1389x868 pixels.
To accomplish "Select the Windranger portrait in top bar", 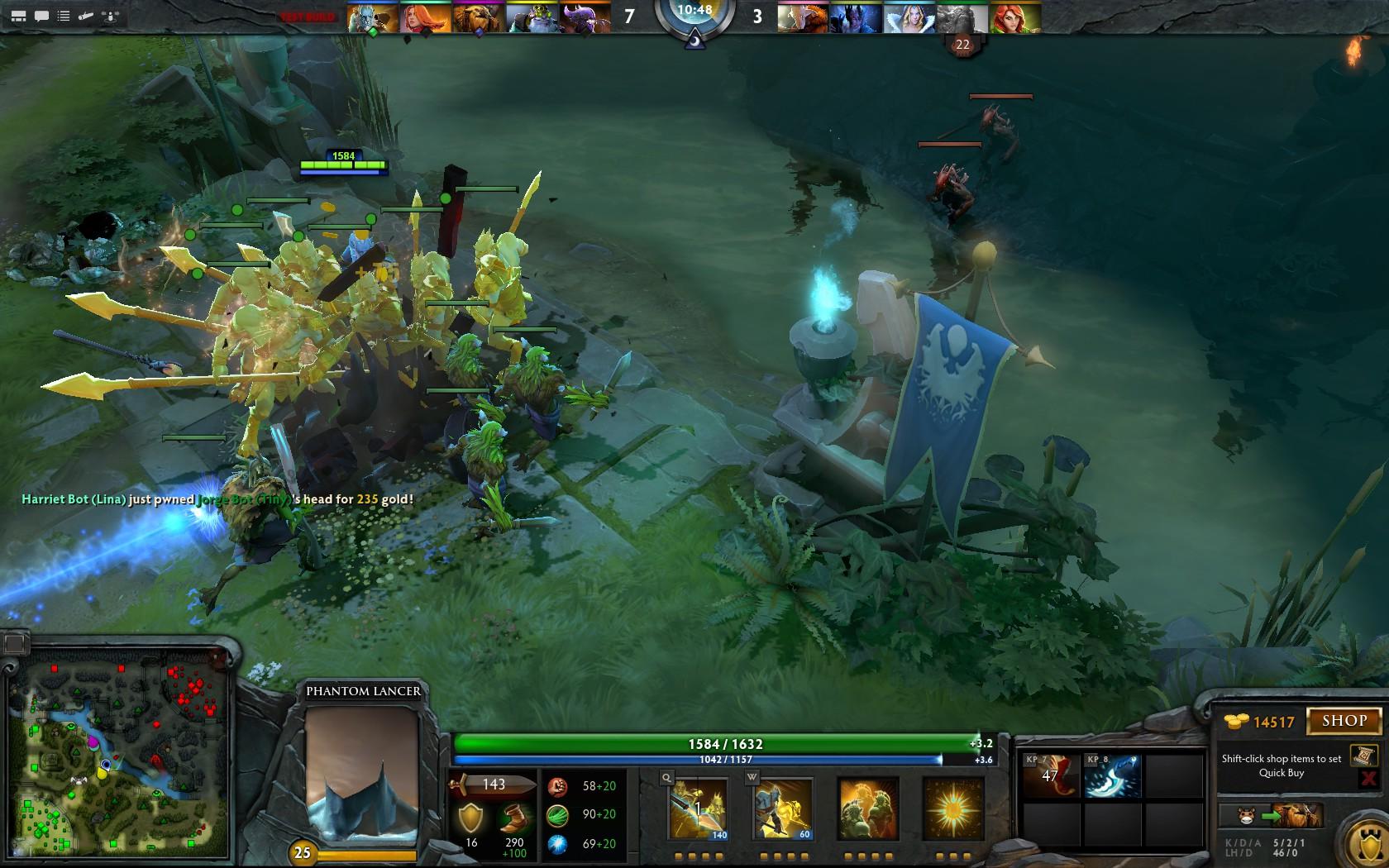I will click(1015, 18).
